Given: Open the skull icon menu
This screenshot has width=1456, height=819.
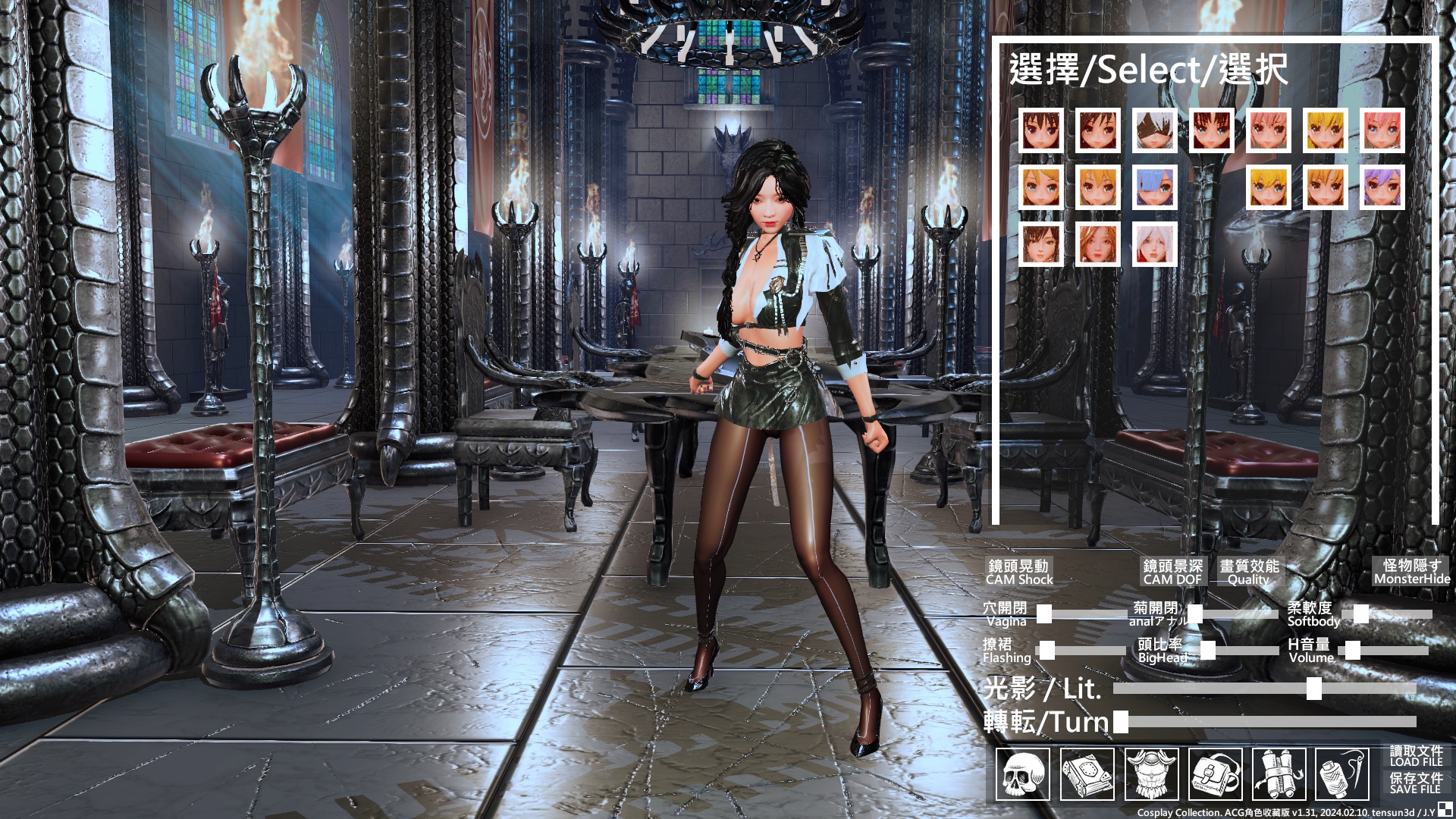Looking at the screenshot, I should pyautogui.click(x=1022, y=774).
